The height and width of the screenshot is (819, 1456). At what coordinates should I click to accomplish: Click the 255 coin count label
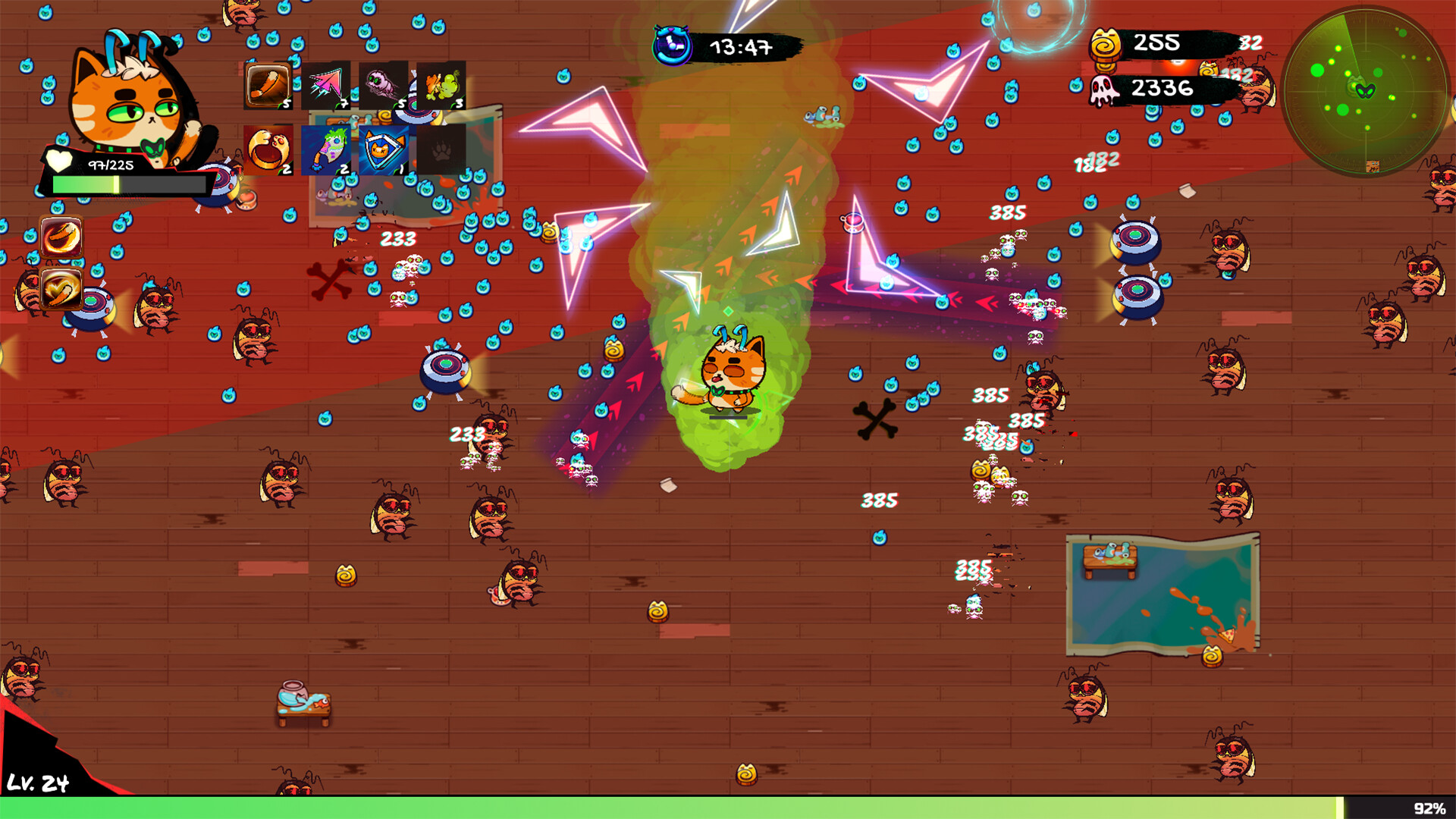(1156, 44)
